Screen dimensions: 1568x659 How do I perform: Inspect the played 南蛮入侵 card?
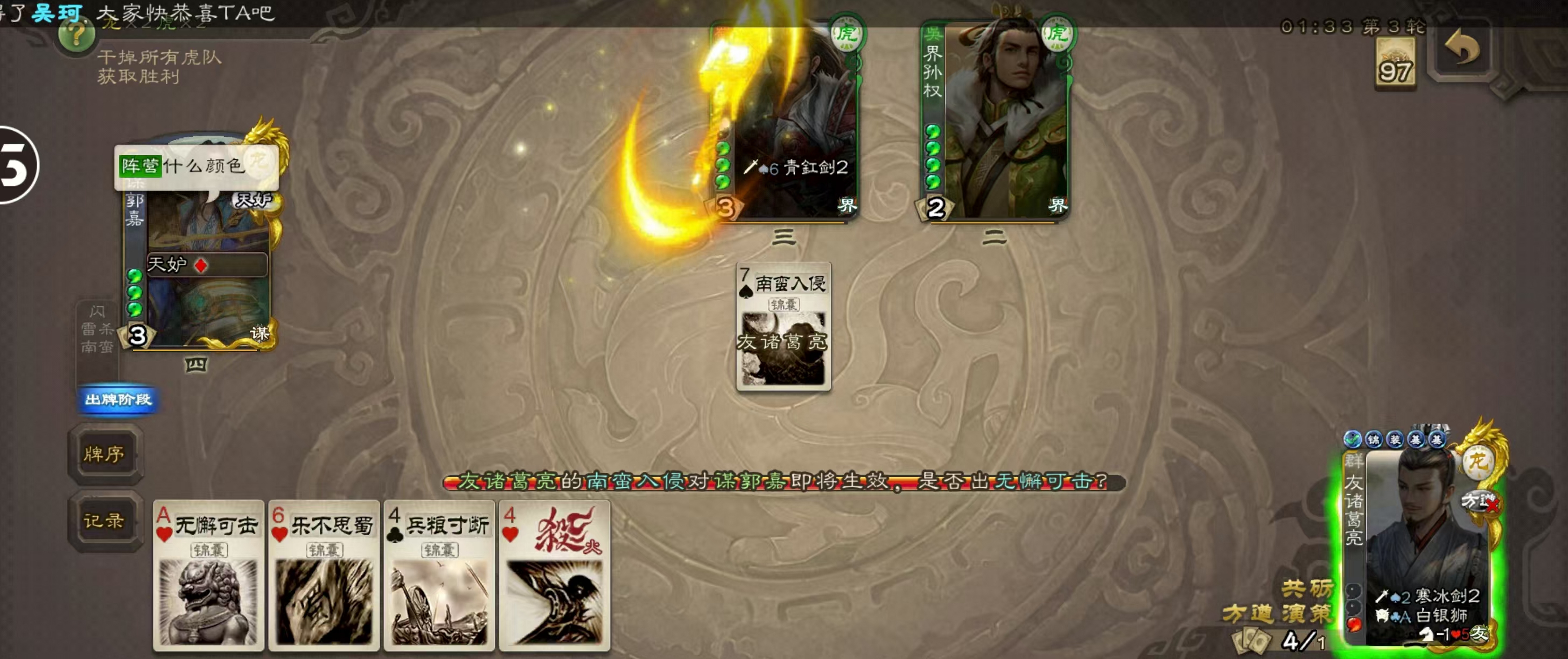click(783, 327)
